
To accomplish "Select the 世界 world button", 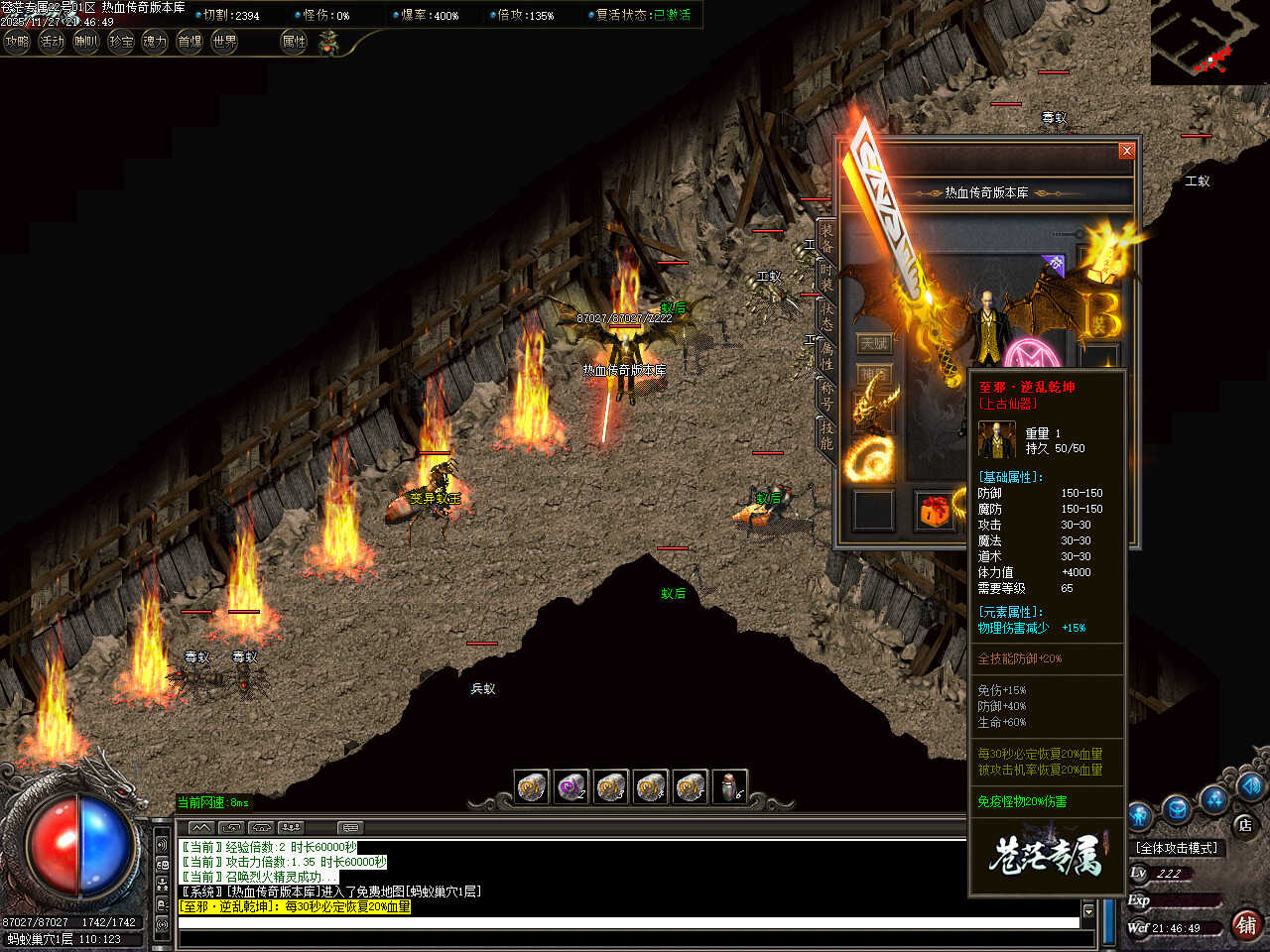I will [225, 42].
